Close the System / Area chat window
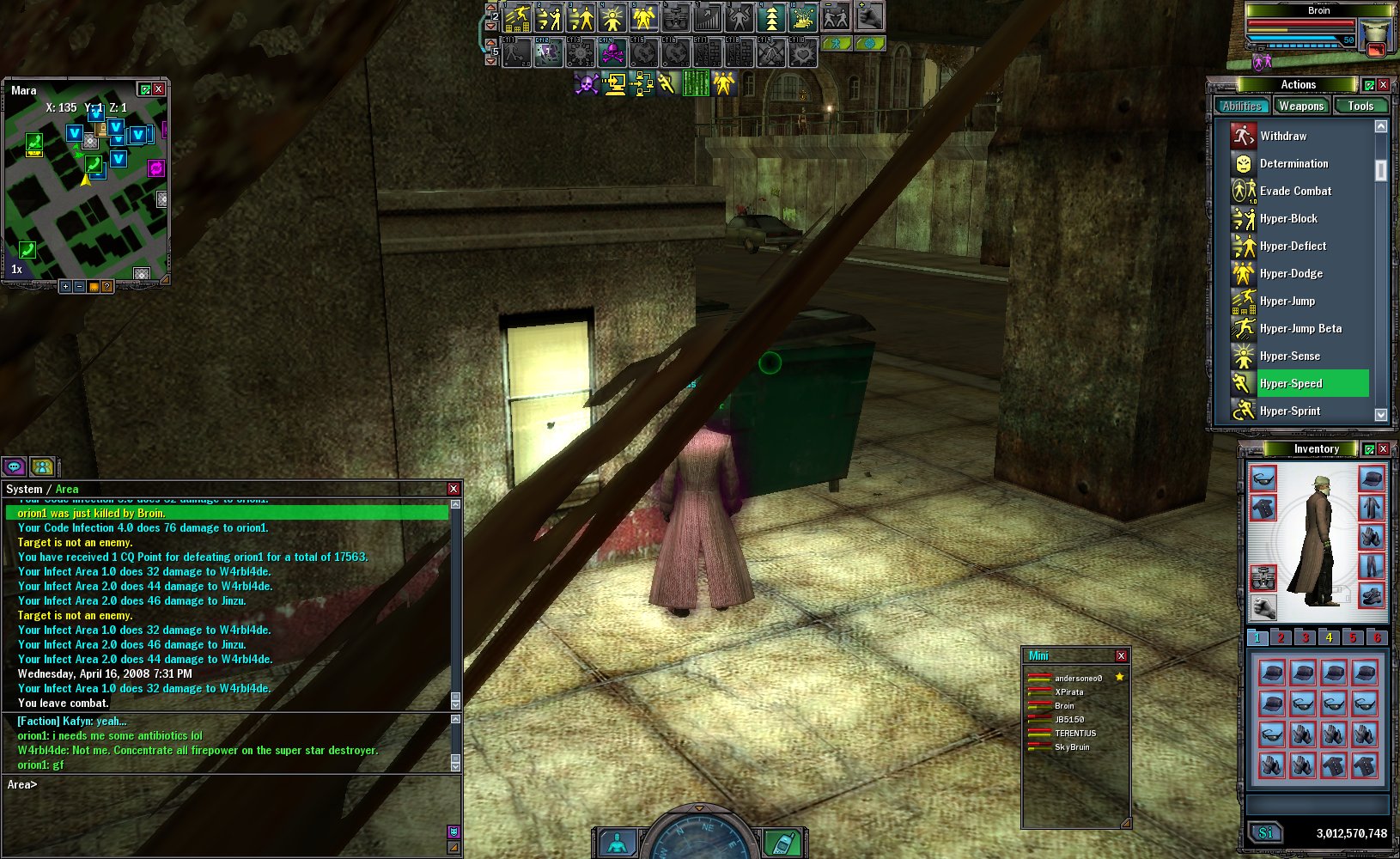 tap(453, 489)
